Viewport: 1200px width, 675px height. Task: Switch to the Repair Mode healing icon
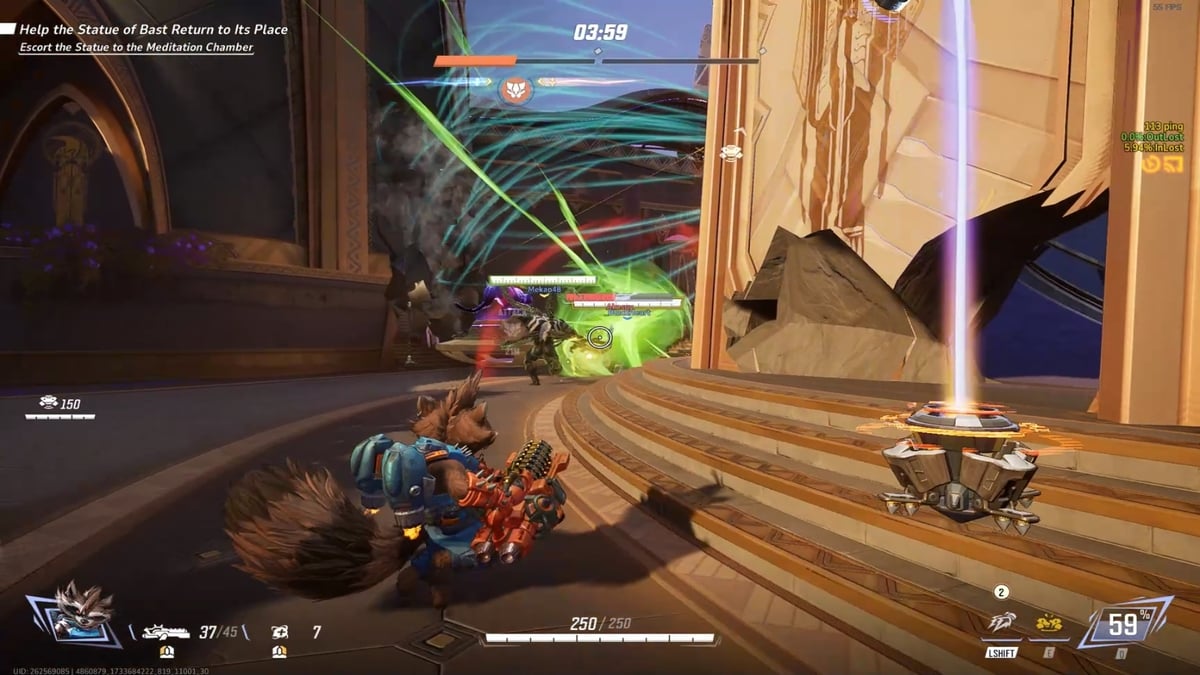279,632
